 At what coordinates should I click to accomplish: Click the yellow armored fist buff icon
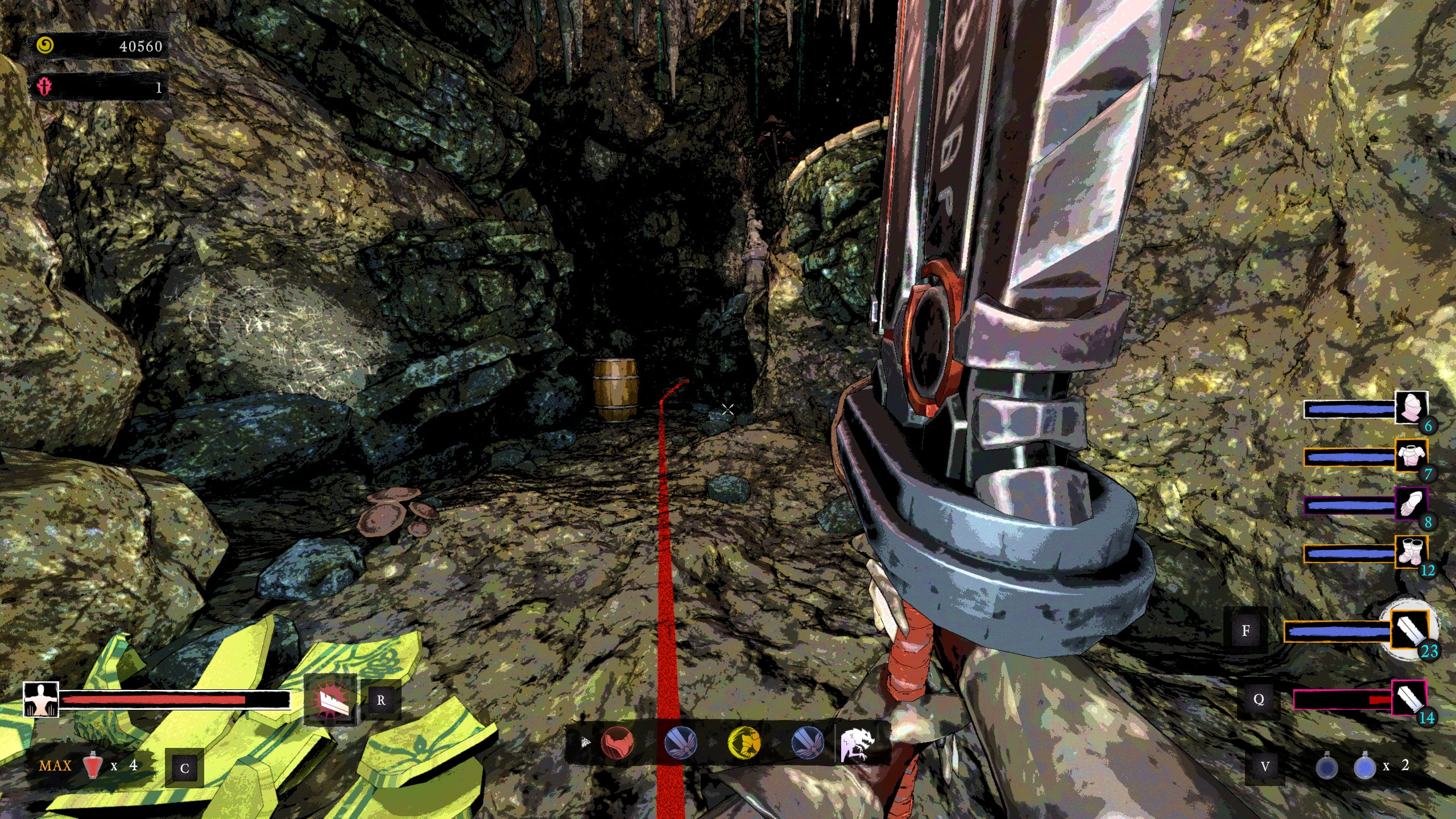tap(744, 742)
